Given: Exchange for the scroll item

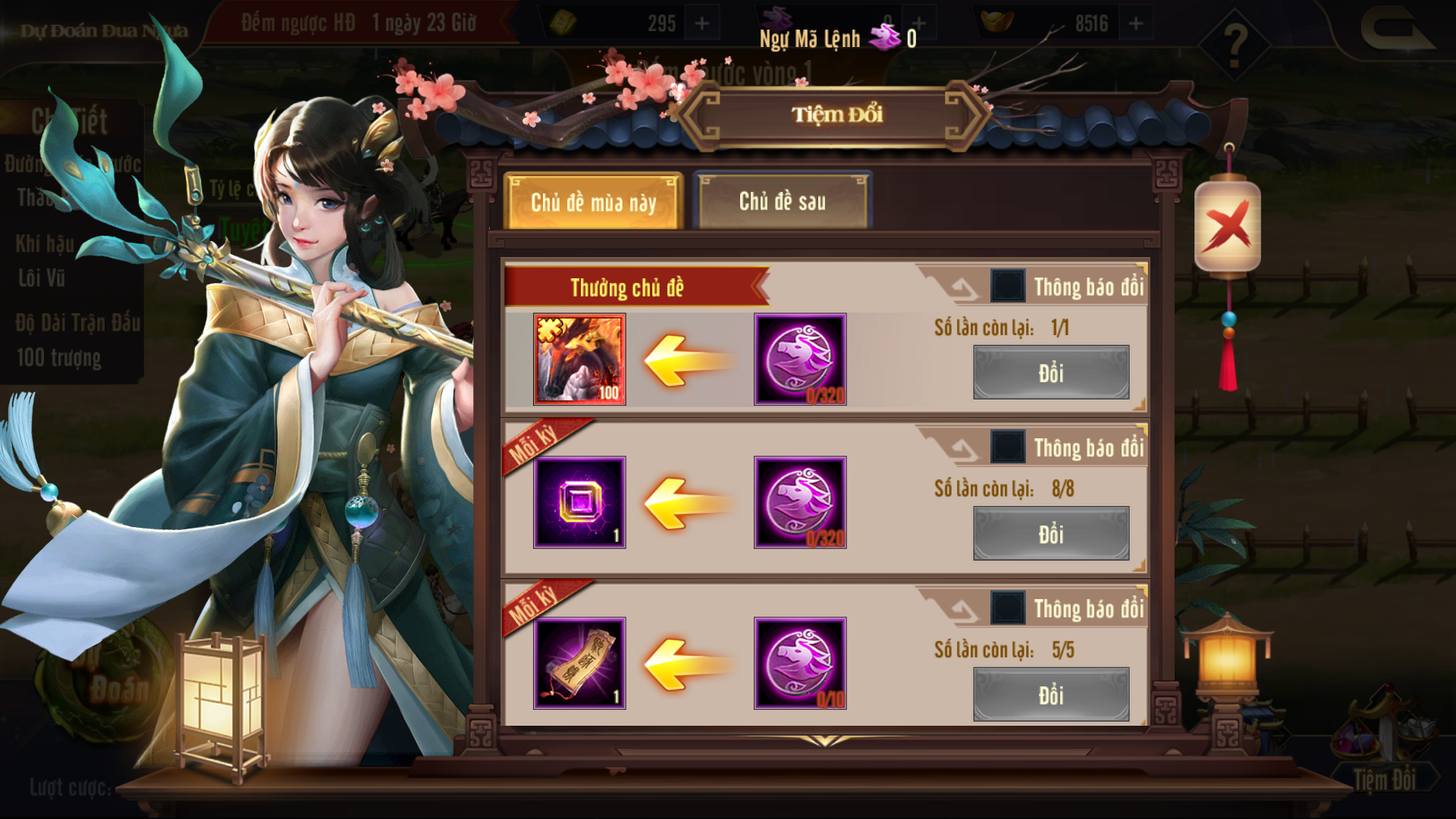Looking at the screenshot, I should pos(1050,695).
